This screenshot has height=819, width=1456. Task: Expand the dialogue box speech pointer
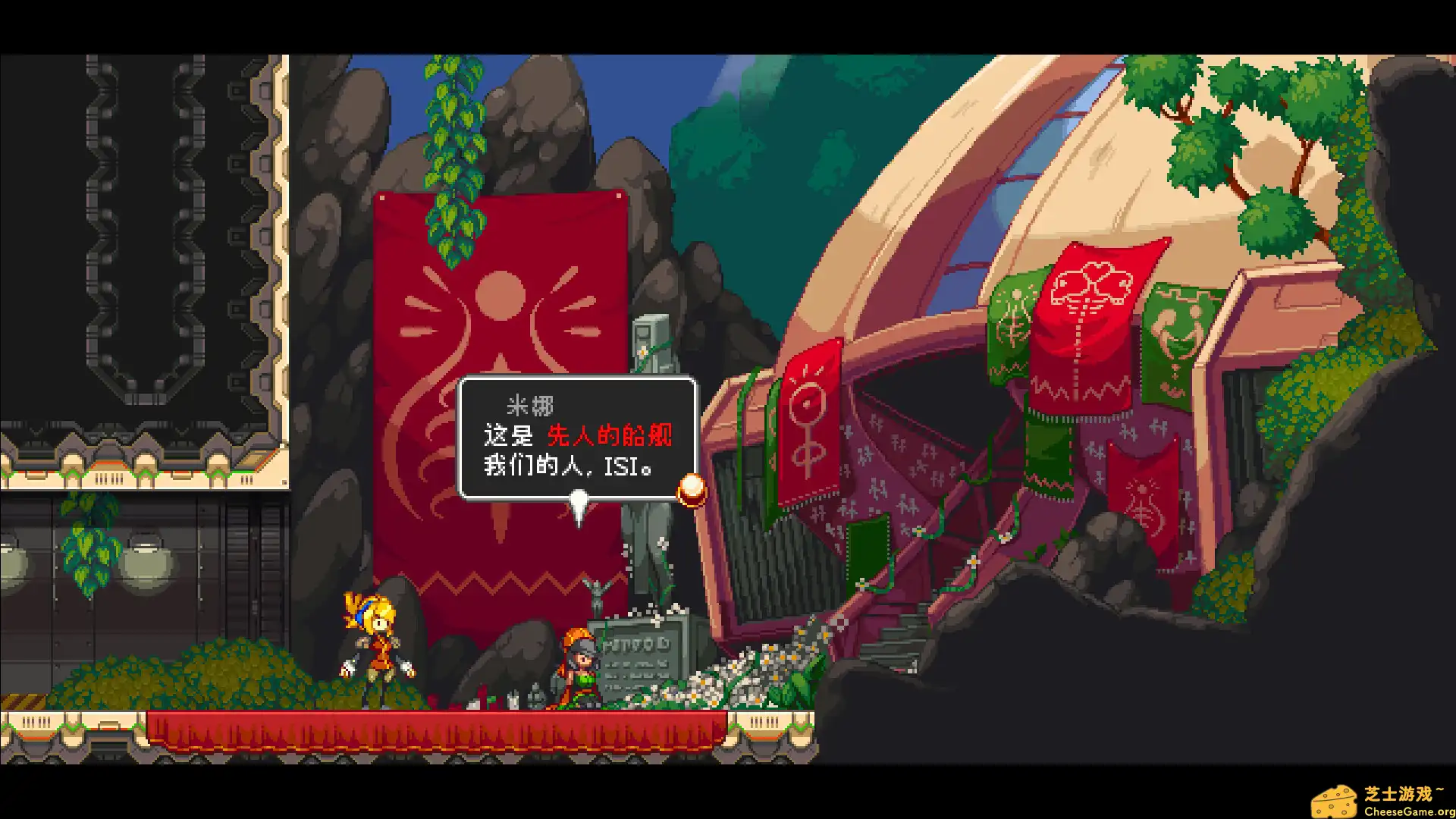tap(579, 500)
